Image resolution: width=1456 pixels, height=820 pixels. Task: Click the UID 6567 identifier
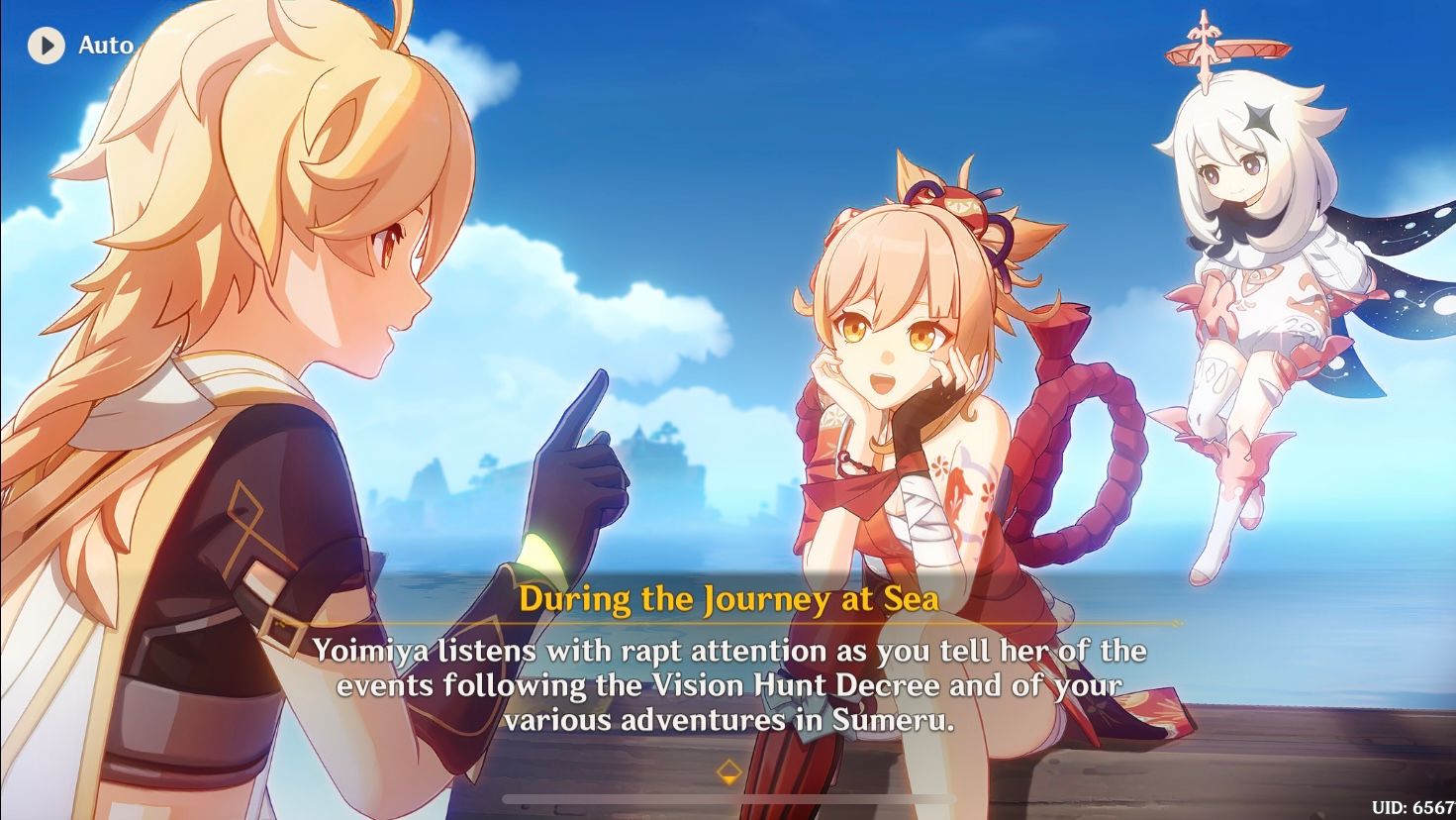tap(1413, 805)
